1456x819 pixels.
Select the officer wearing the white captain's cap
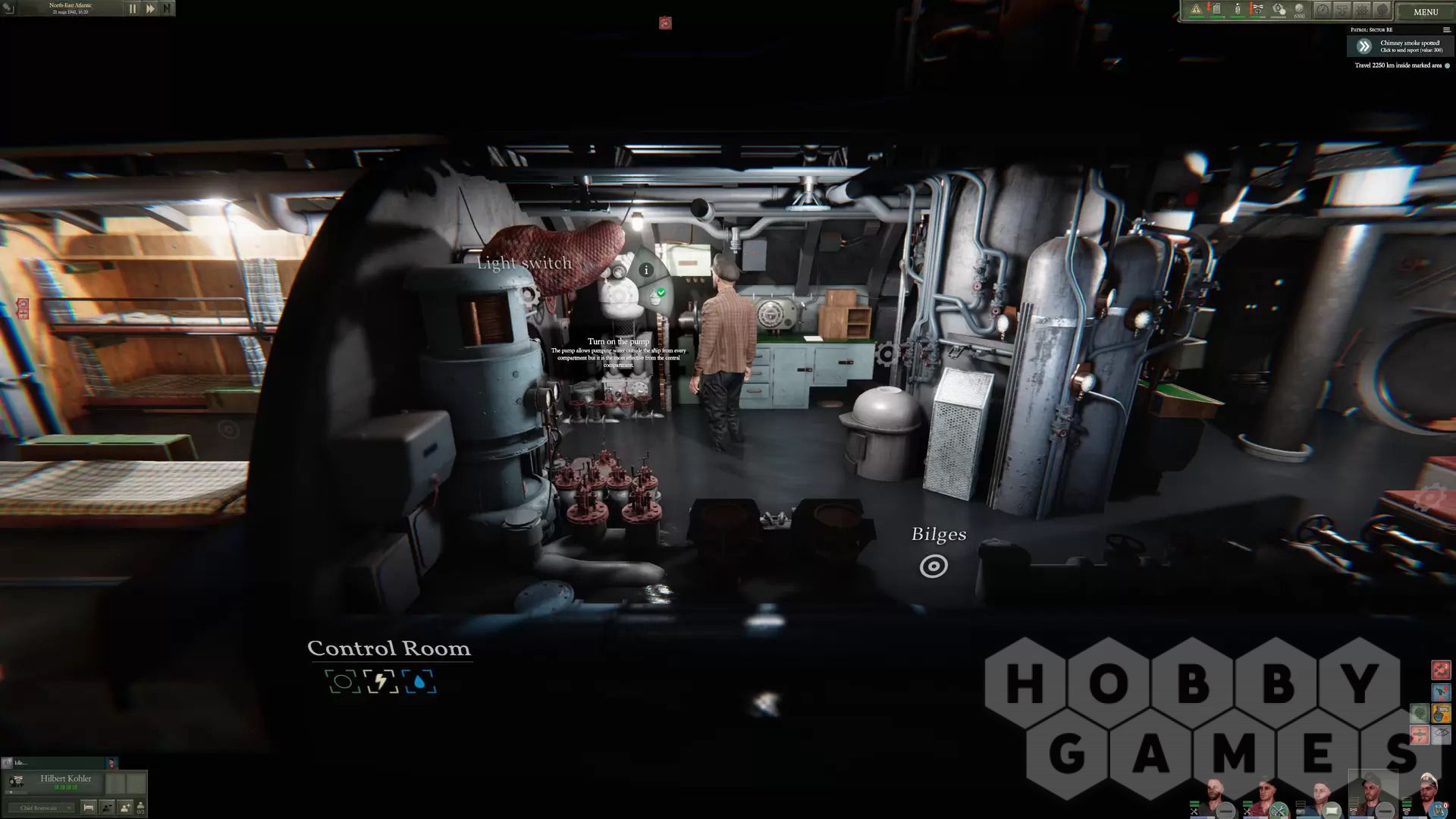[1427, 792]
